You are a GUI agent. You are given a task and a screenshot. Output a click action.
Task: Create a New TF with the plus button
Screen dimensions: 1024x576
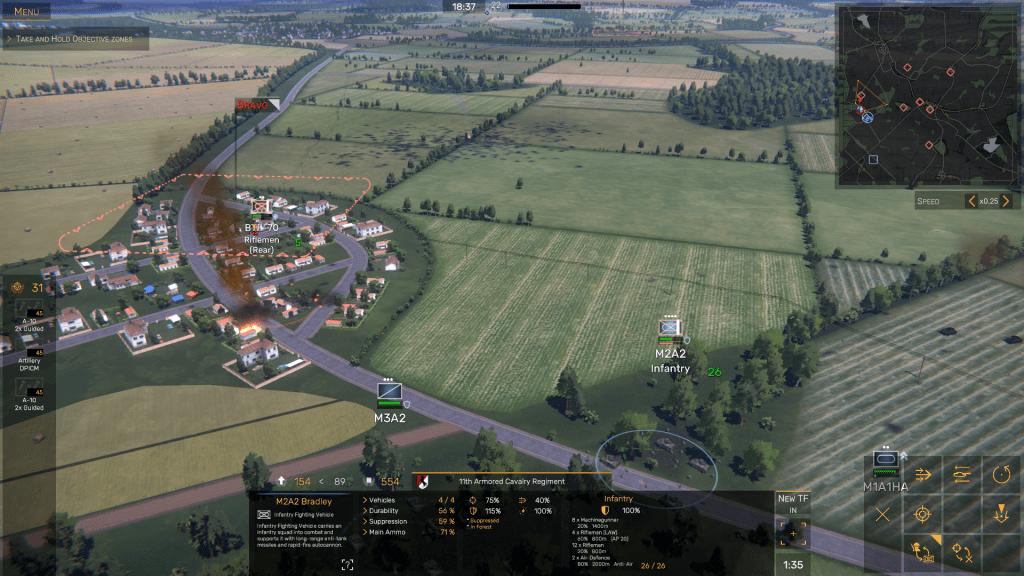793,534
